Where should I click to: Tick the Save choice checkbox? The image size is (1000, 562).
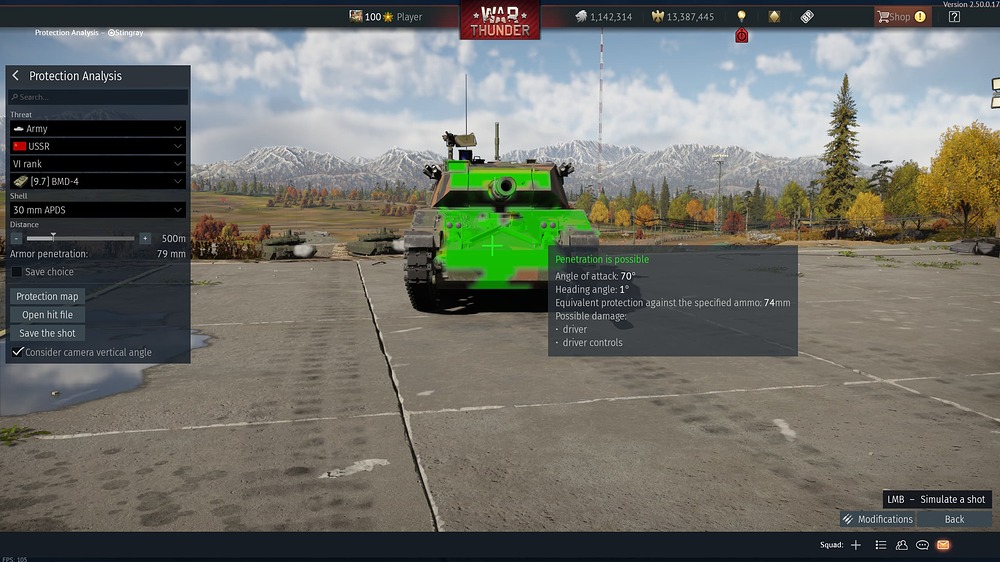click(x=17, y=272)
